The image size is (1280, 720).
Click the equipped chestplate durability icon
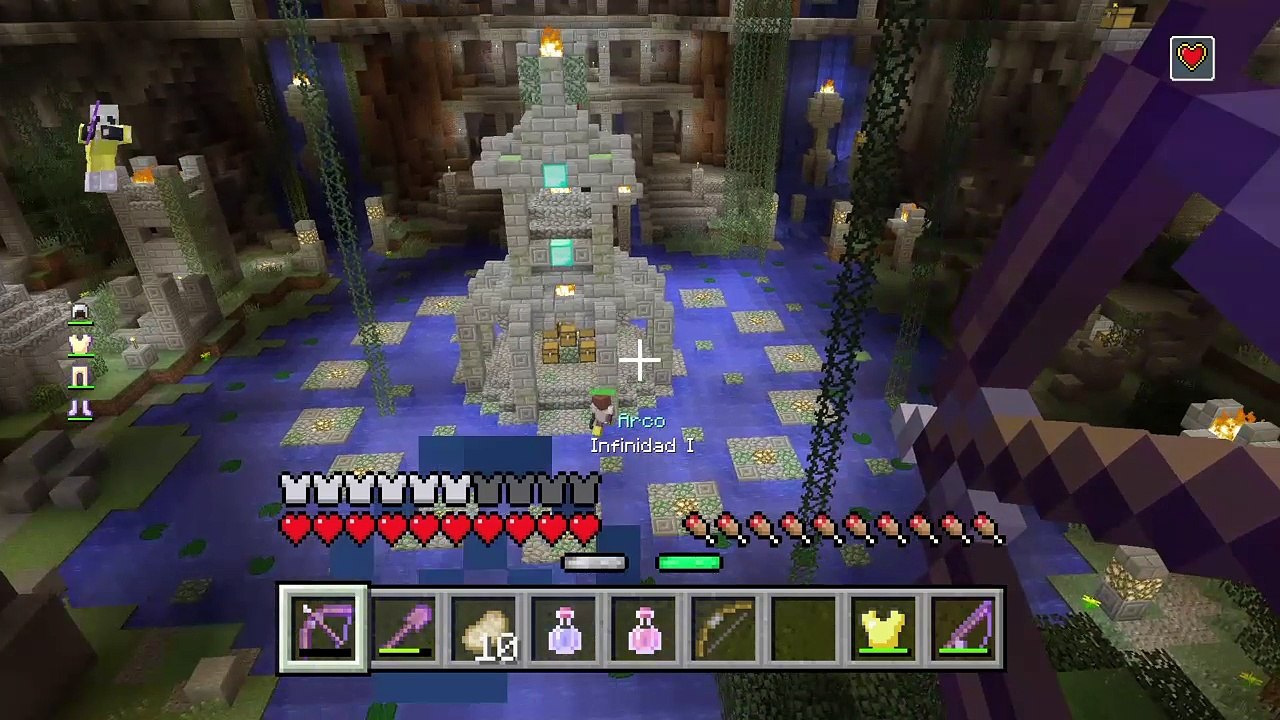coord(80,346)
